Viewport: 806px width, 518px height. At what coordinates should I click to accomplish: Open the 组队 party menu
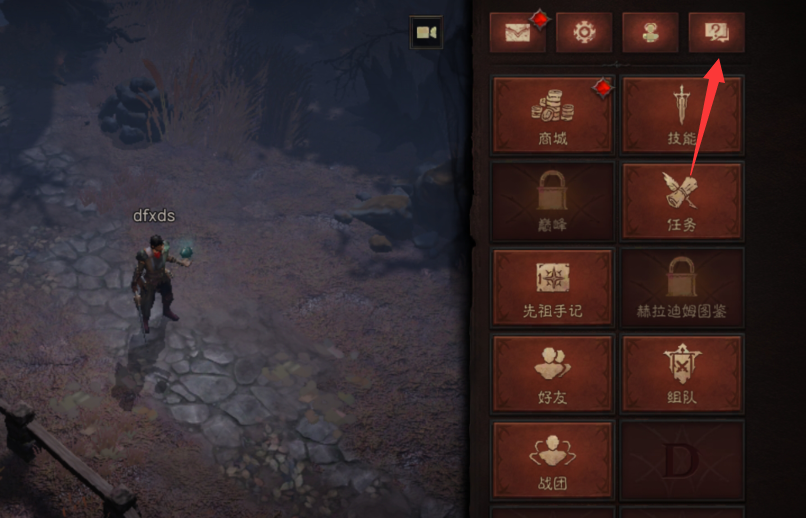682,373
